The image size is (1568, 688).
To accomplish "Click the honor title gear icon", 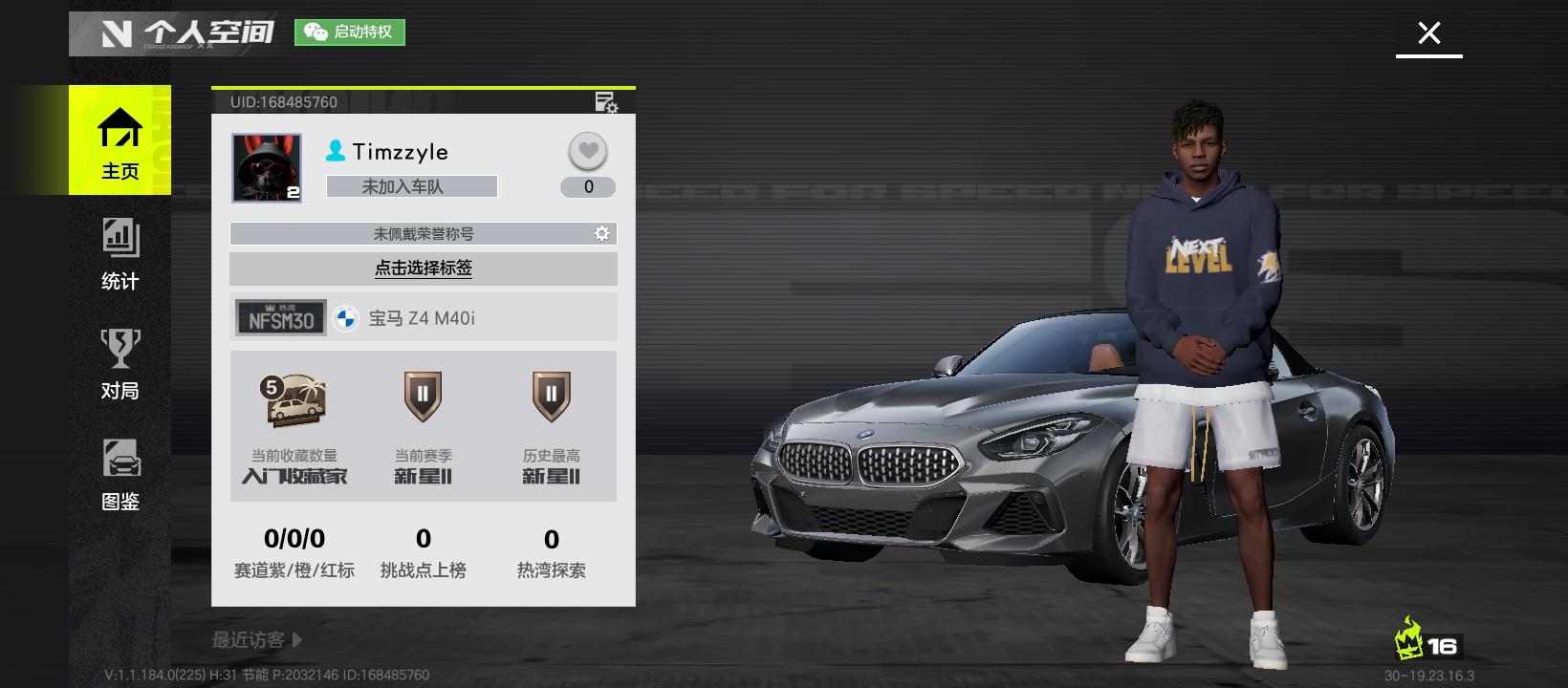I will [601, 233].
